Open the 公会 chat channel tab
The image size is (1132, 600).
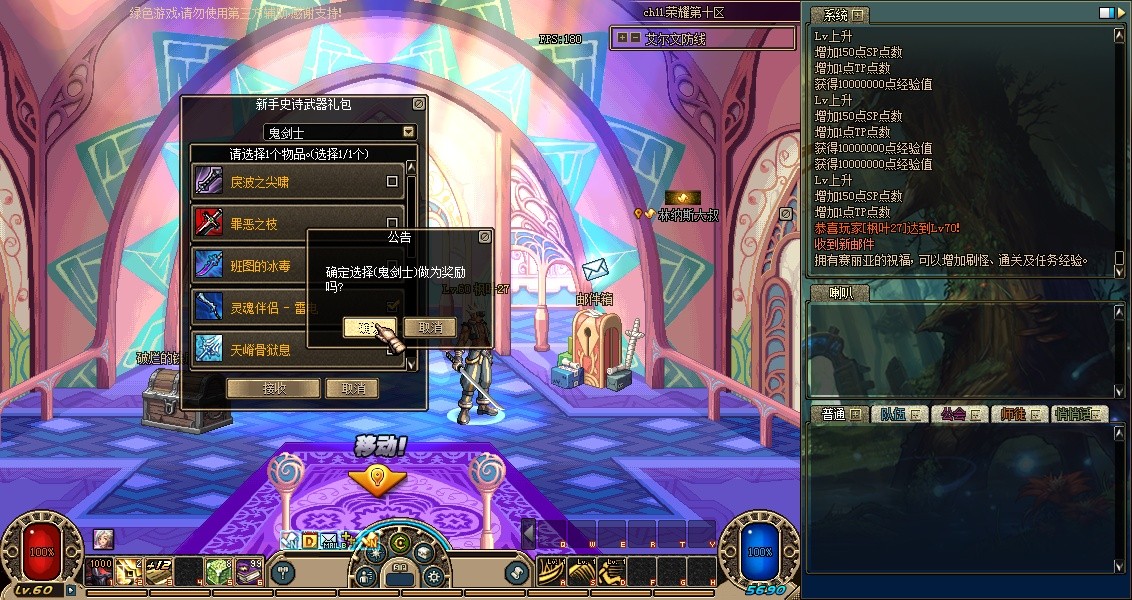point(956,414)
